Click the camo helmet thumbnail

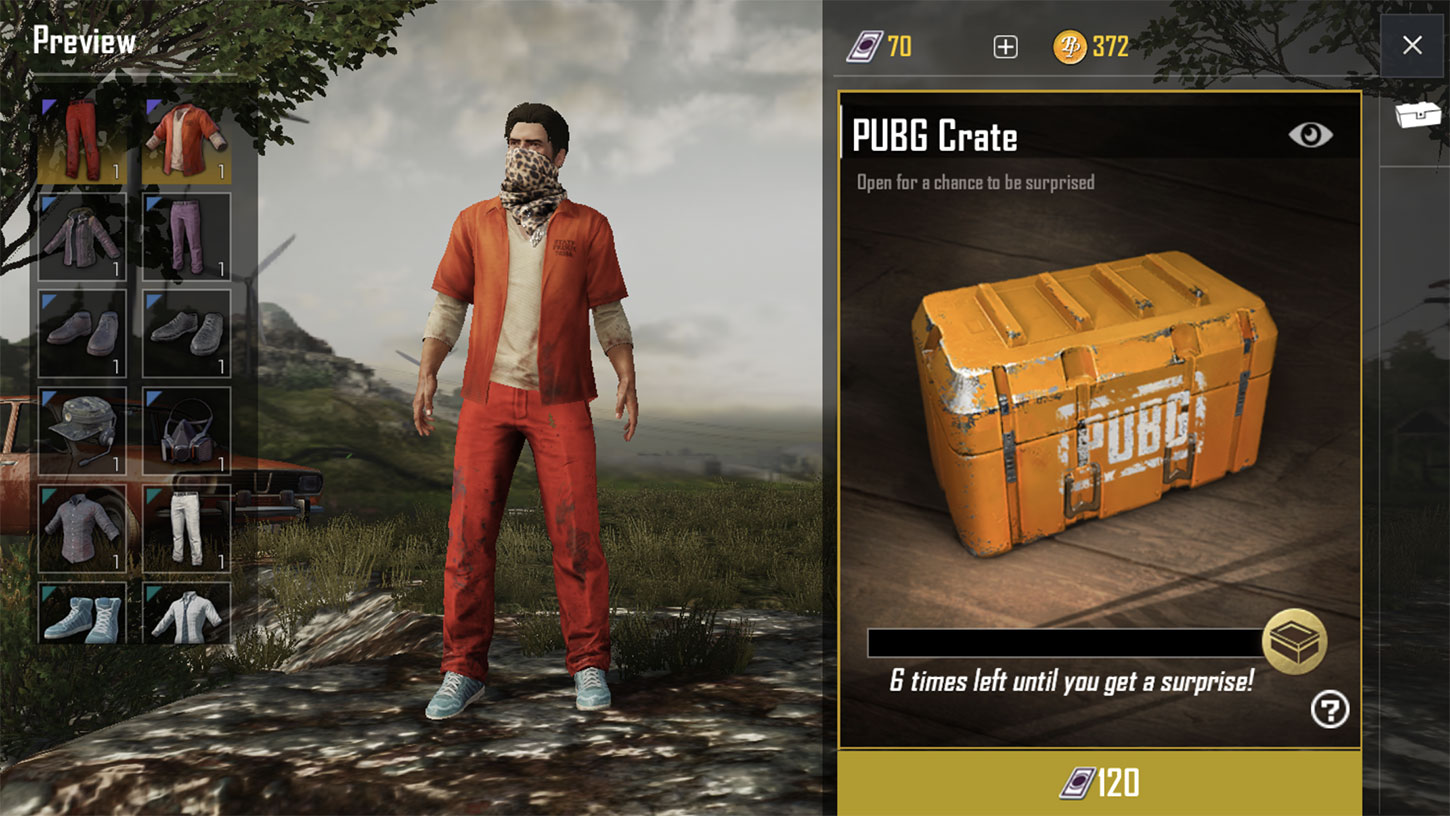81,430
